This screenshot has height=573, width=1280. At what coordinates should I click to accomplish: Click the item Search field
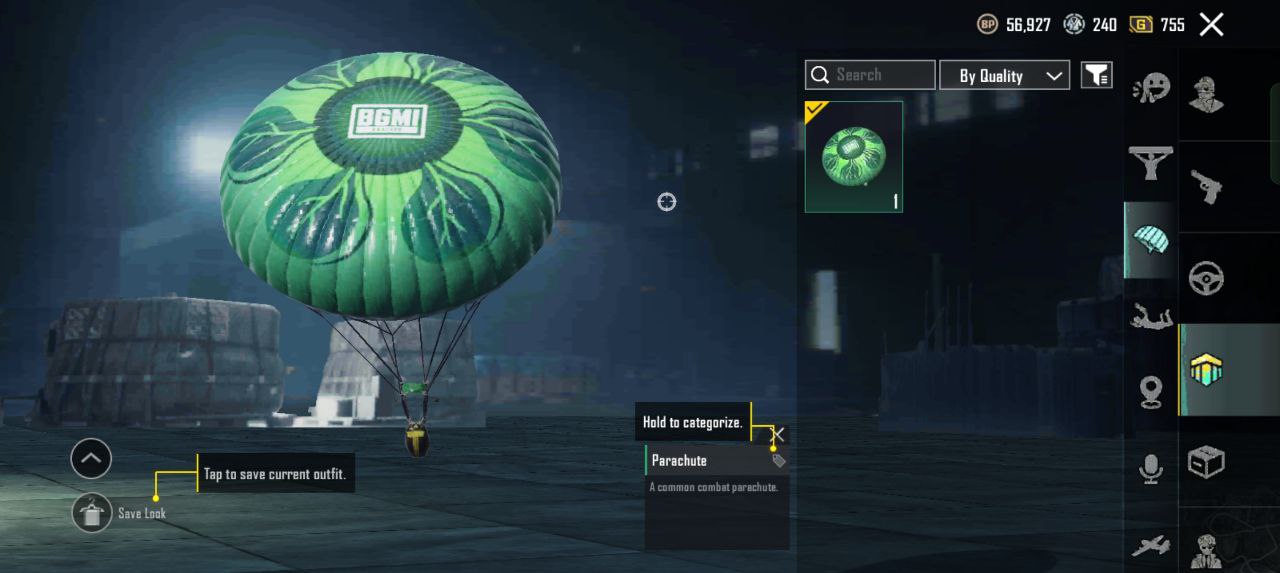[x=870, y=75]
